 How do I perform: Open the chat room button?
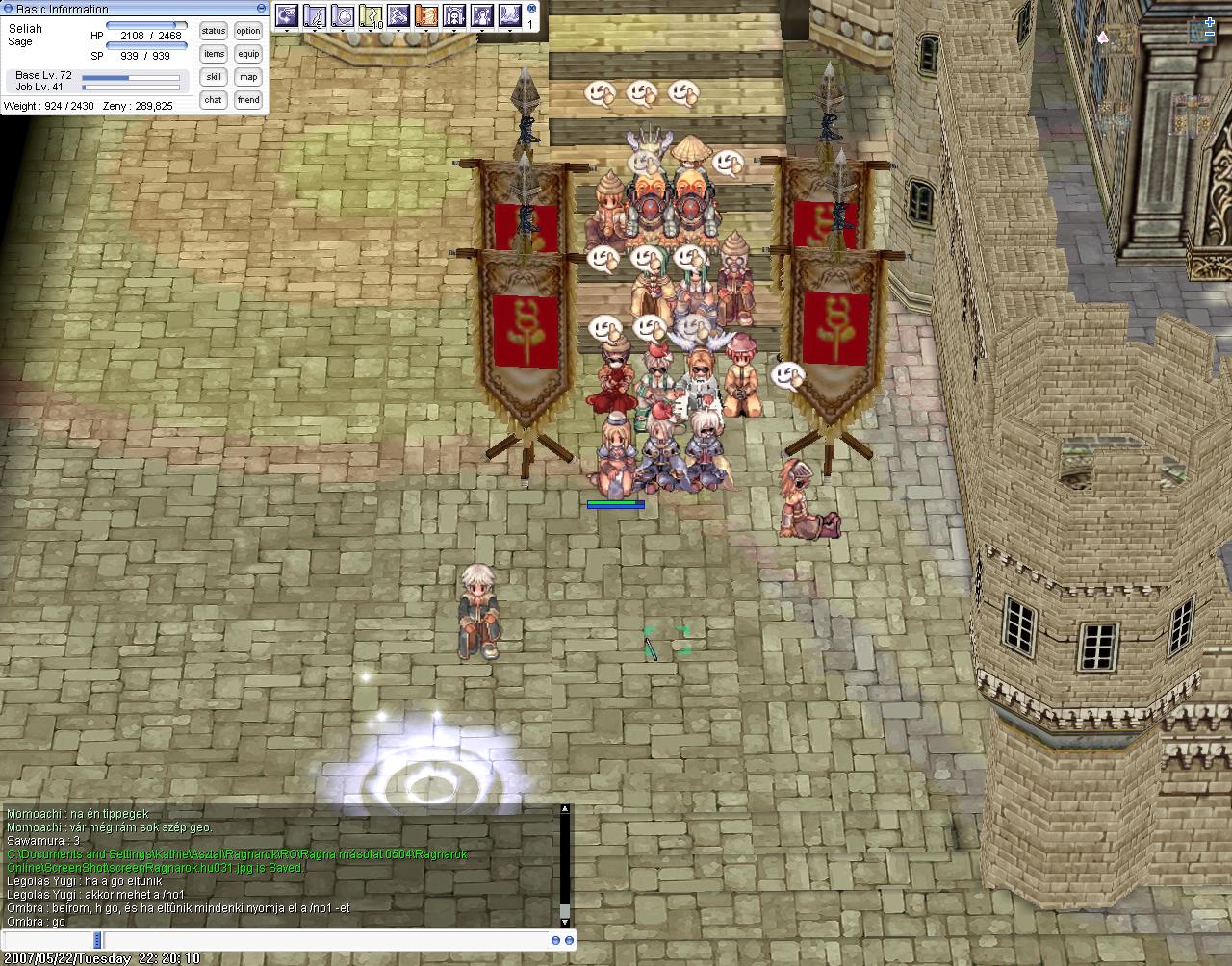coord(214,100)
